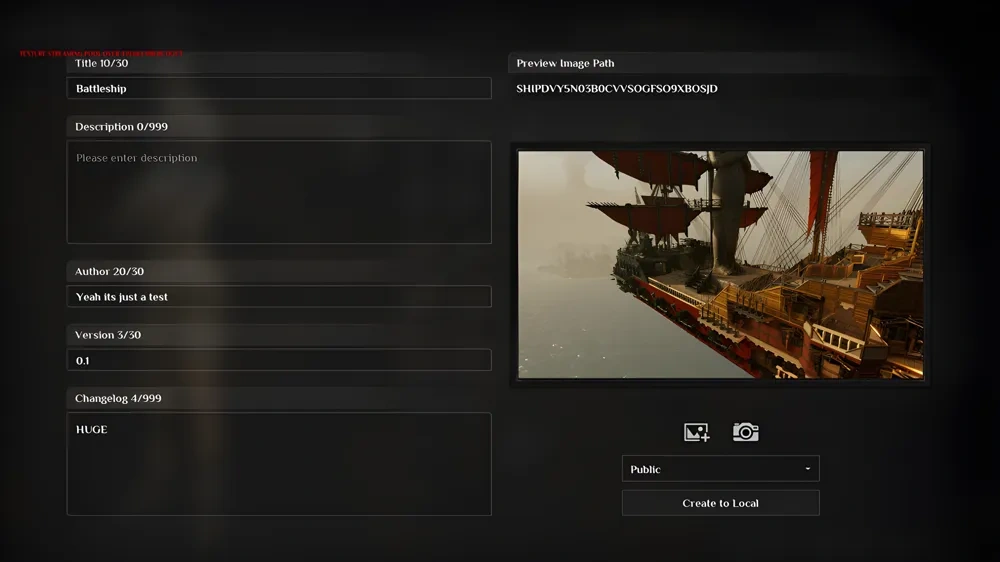The width and height of the screenshot is (1000, 562).
Task: Edit the Changelog text area
Action: 279,464
